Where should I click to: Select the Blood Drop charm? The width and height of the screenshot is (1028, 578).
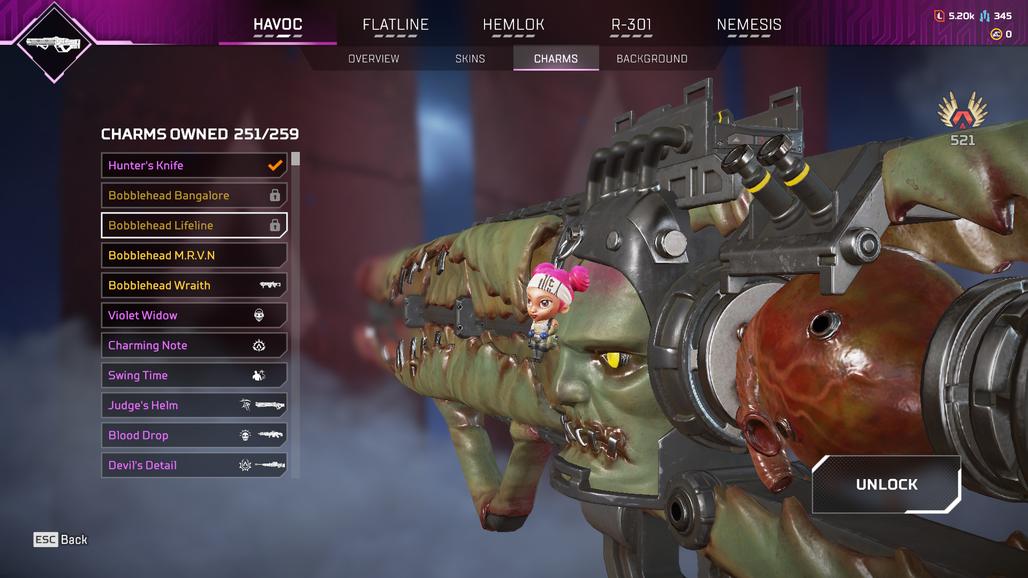coord(194,435)
